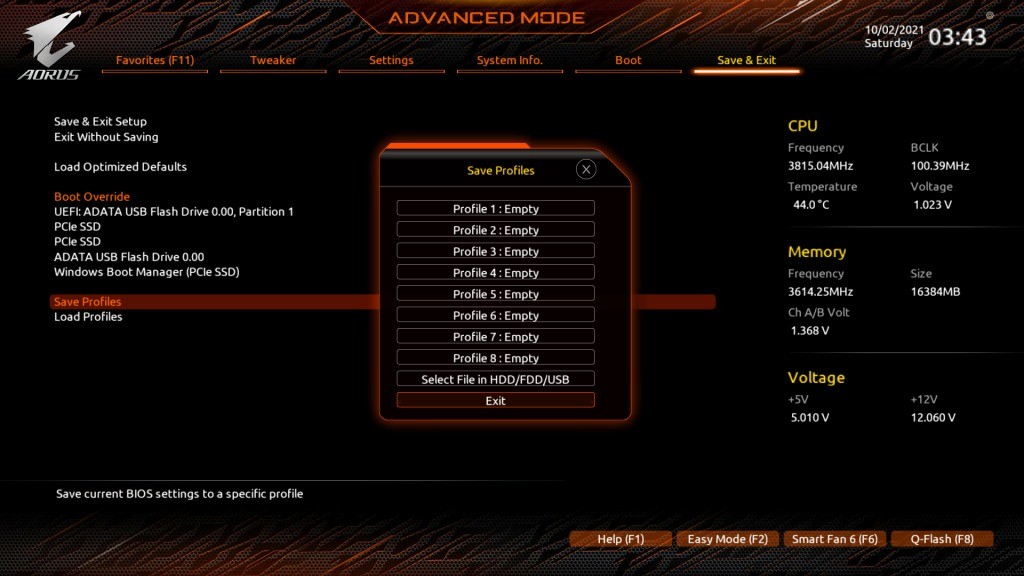The image size is (1024, 576).
Task: Open the Favorites (F11) tab
Action: 155,60
